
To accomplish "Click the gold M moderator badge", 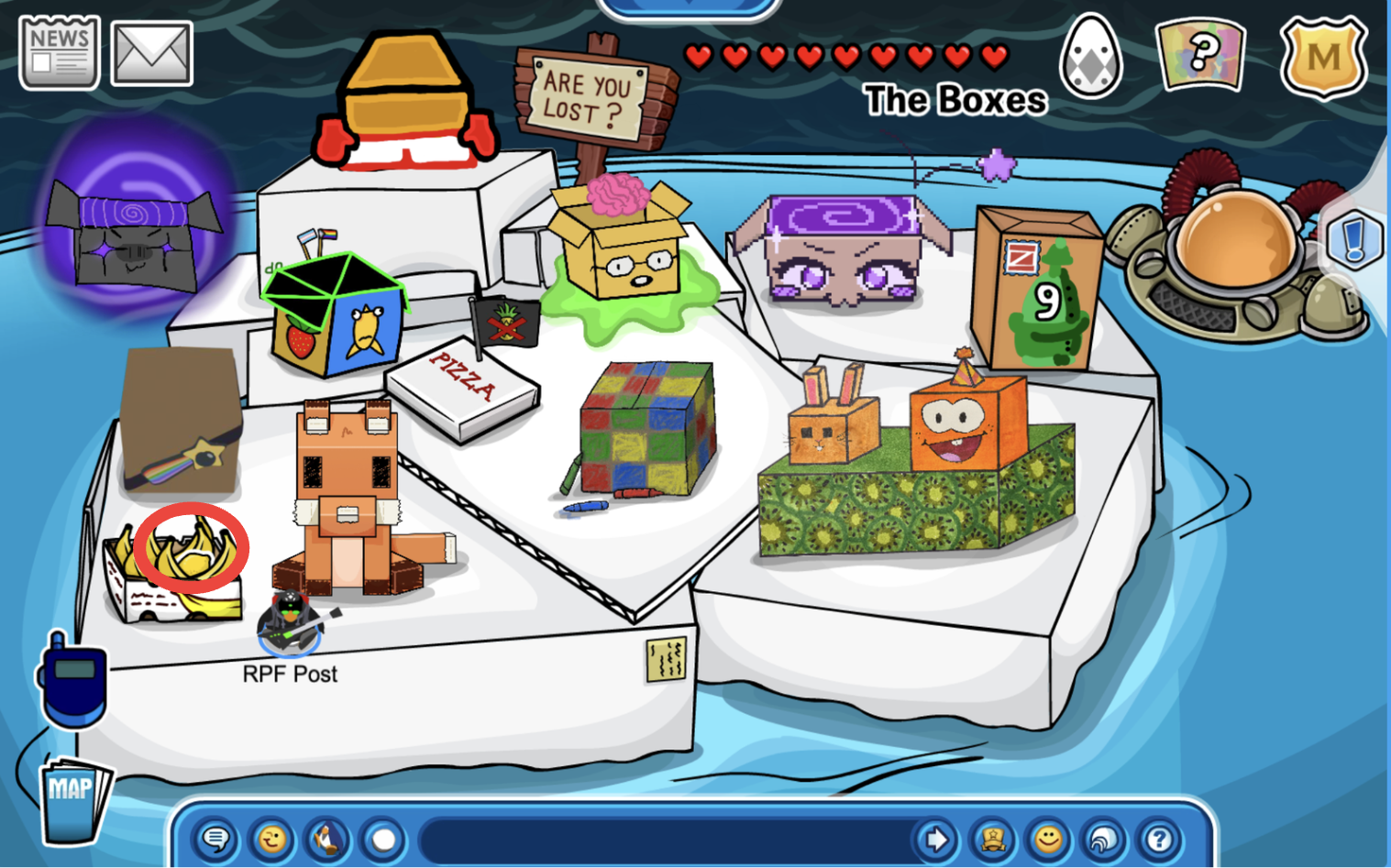I will coord(1322,58).
